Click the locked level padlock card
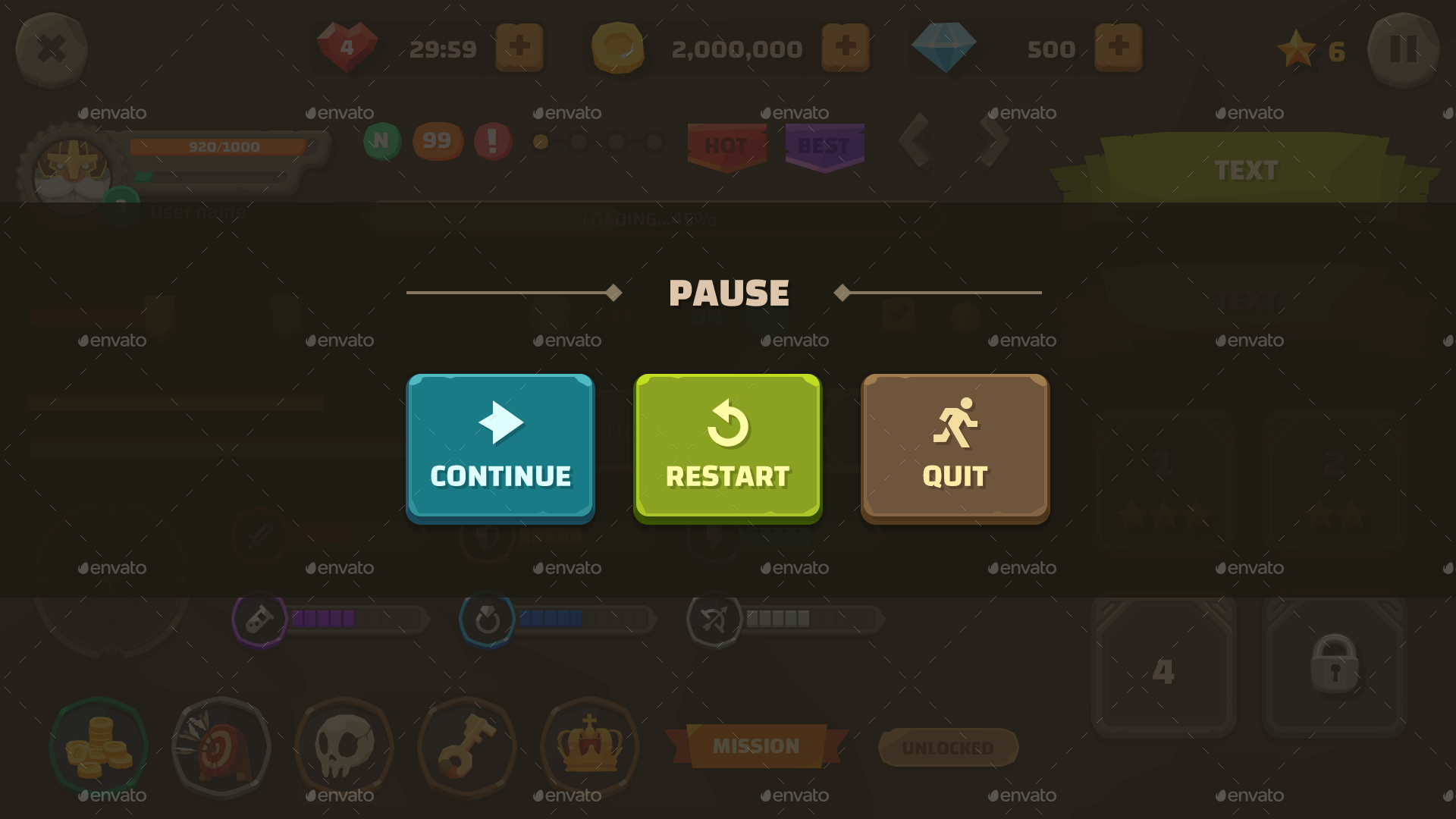Image resolution: width=1456 pixels, height=819 pixels. (1333, 666)
